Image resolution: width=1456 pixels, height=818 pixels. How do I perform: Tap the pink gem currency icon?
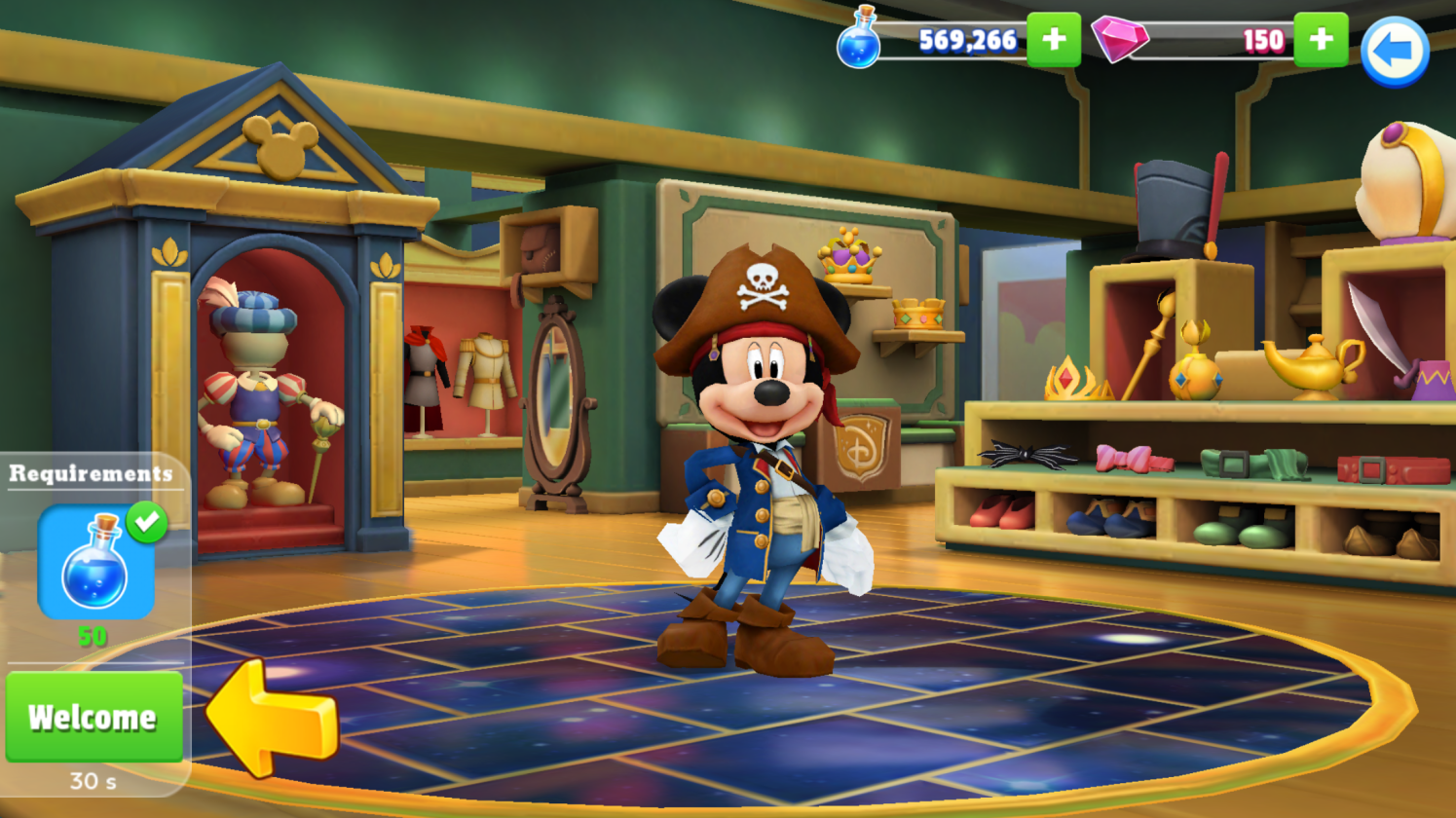(1119, 40)
